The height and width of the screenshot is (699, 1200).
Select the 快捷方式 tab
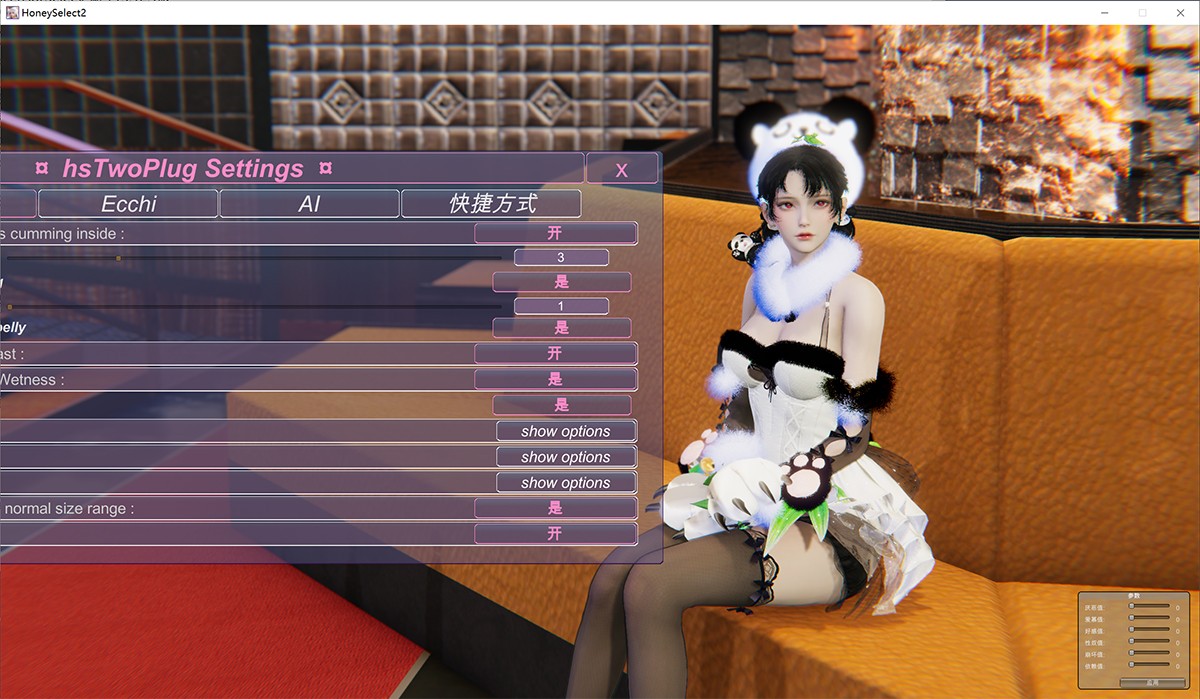491,204
